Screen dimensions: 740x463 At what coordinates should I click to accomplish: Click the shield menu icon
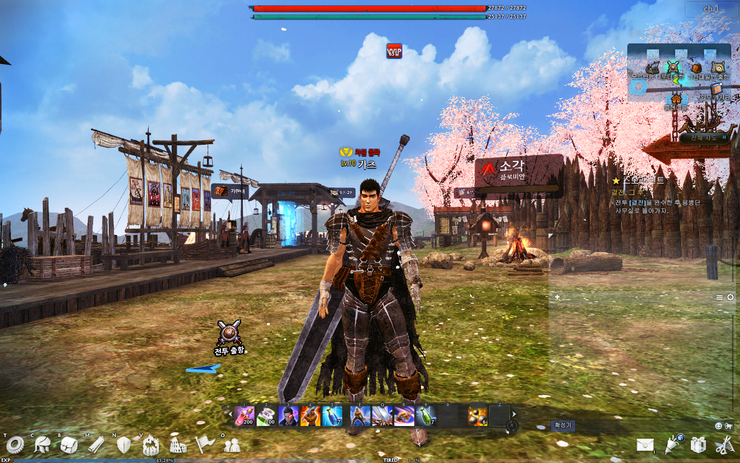click(124, 444)
